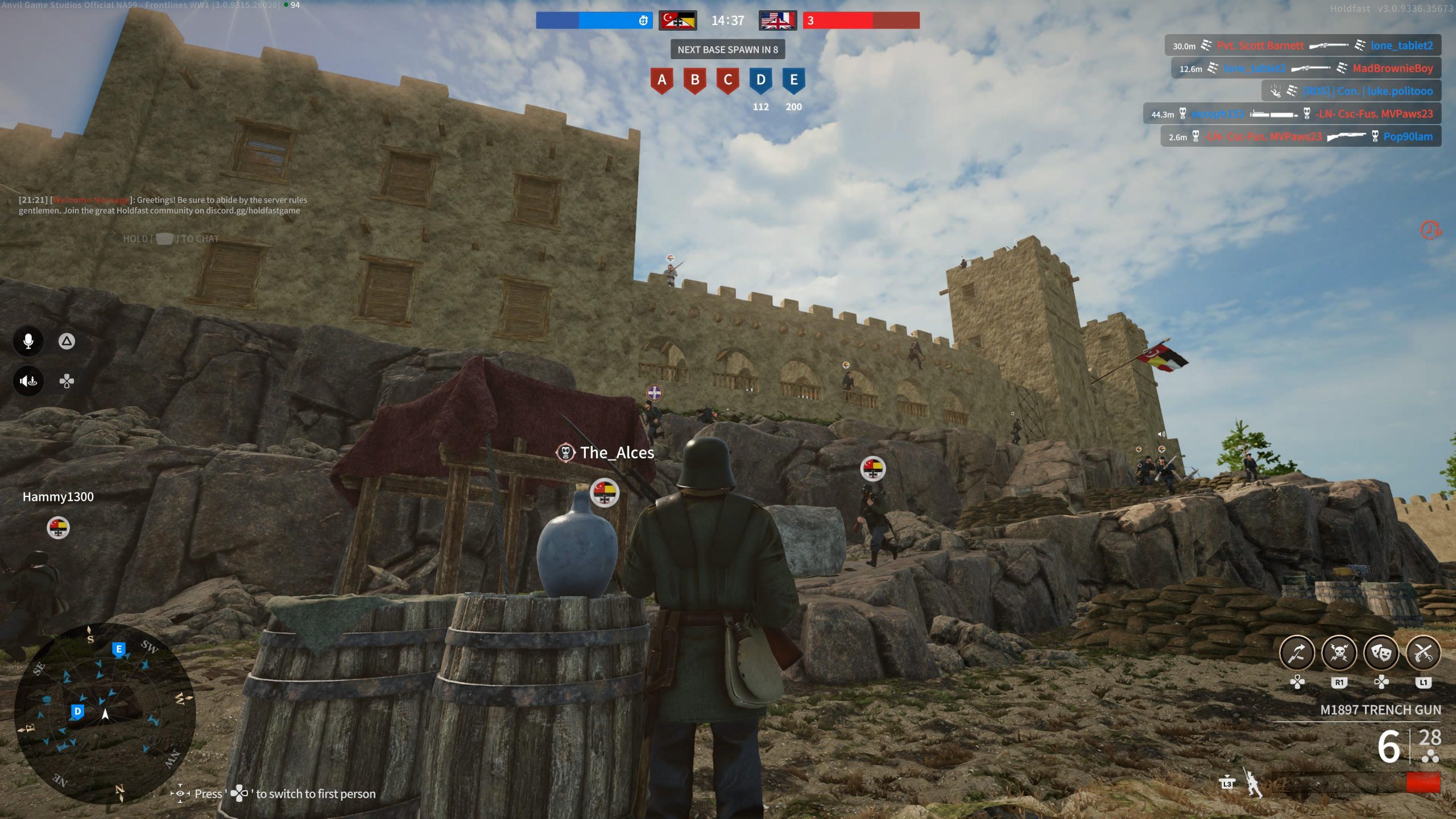Activate the melee weapon swap icon
Screen dimensions: 1456x819
(x=1297, y=653)
